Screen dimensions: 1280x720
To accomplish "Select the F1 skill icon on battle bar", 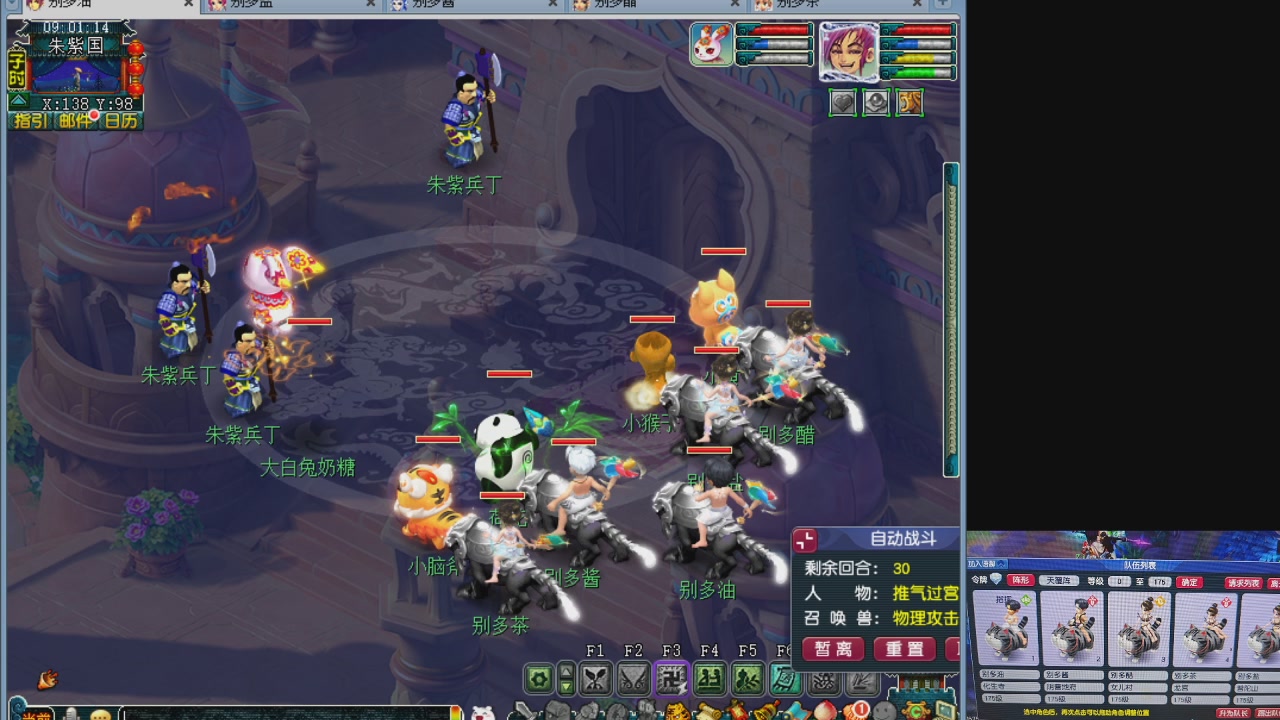I will coord(596,678).
